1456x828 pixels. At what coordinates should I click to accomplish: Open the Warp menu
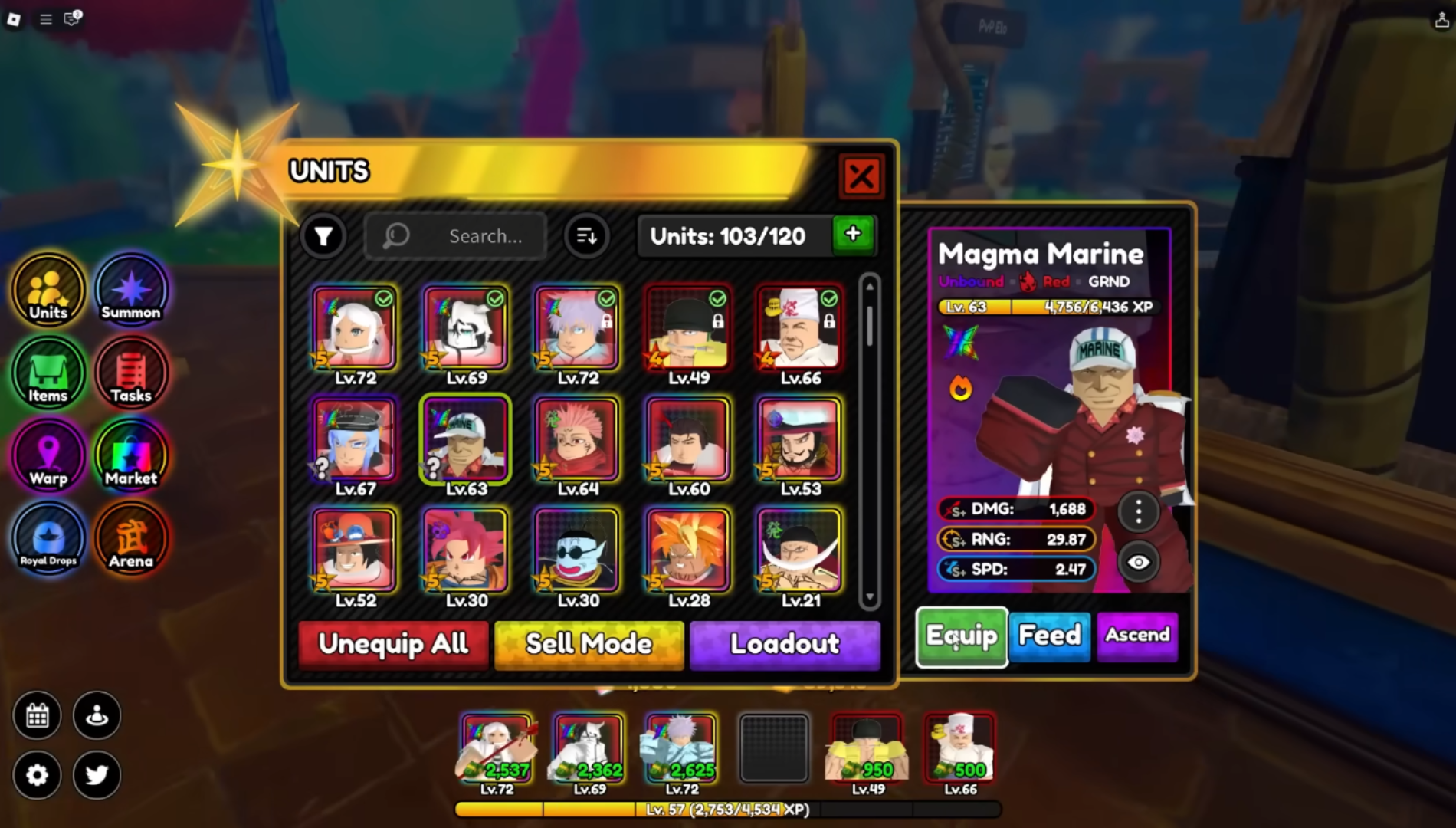48,457
